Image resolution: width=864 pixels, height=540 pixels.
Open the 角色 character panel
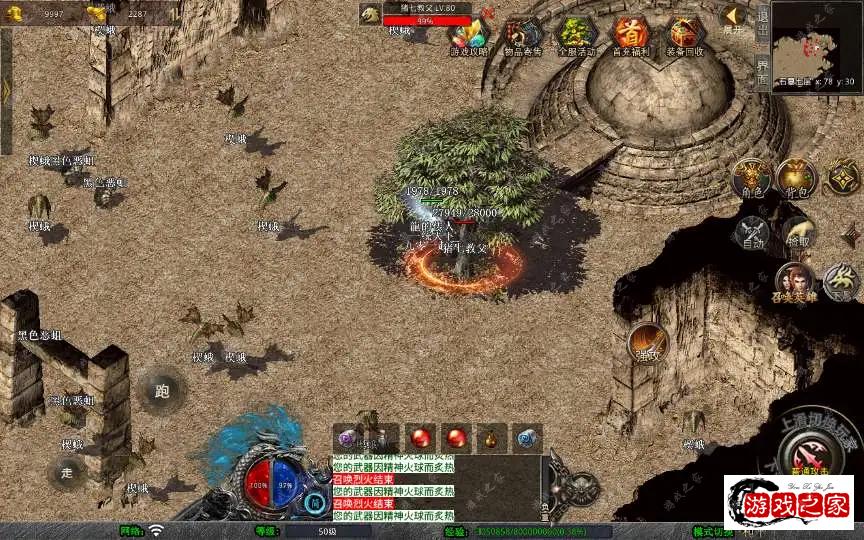(x=750, y=180)
